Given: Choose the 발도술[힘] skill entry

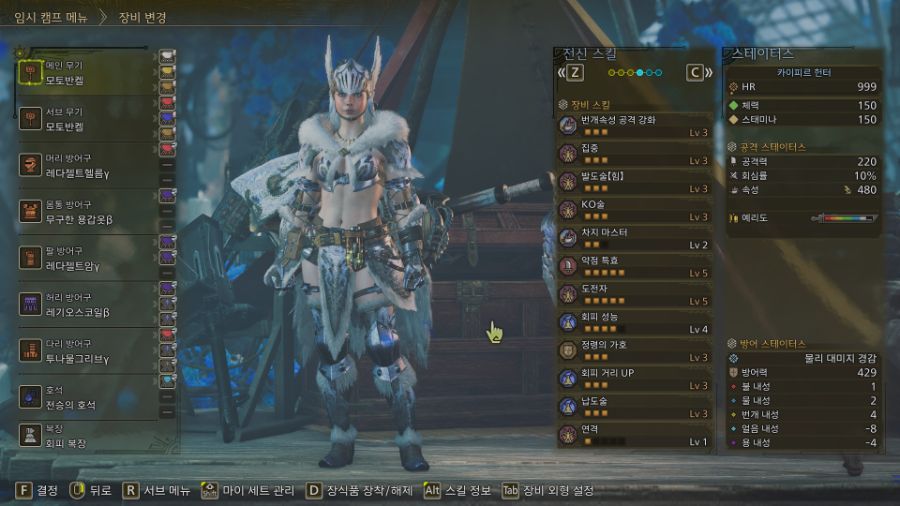Looking at the screenshot, I should 635,182.
